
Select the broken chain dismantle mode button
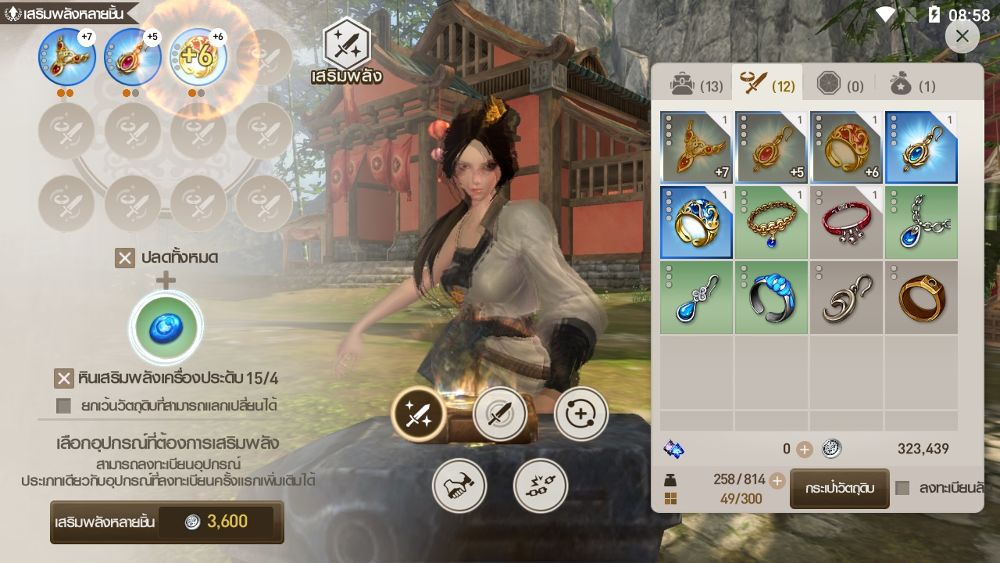point(540,486)
